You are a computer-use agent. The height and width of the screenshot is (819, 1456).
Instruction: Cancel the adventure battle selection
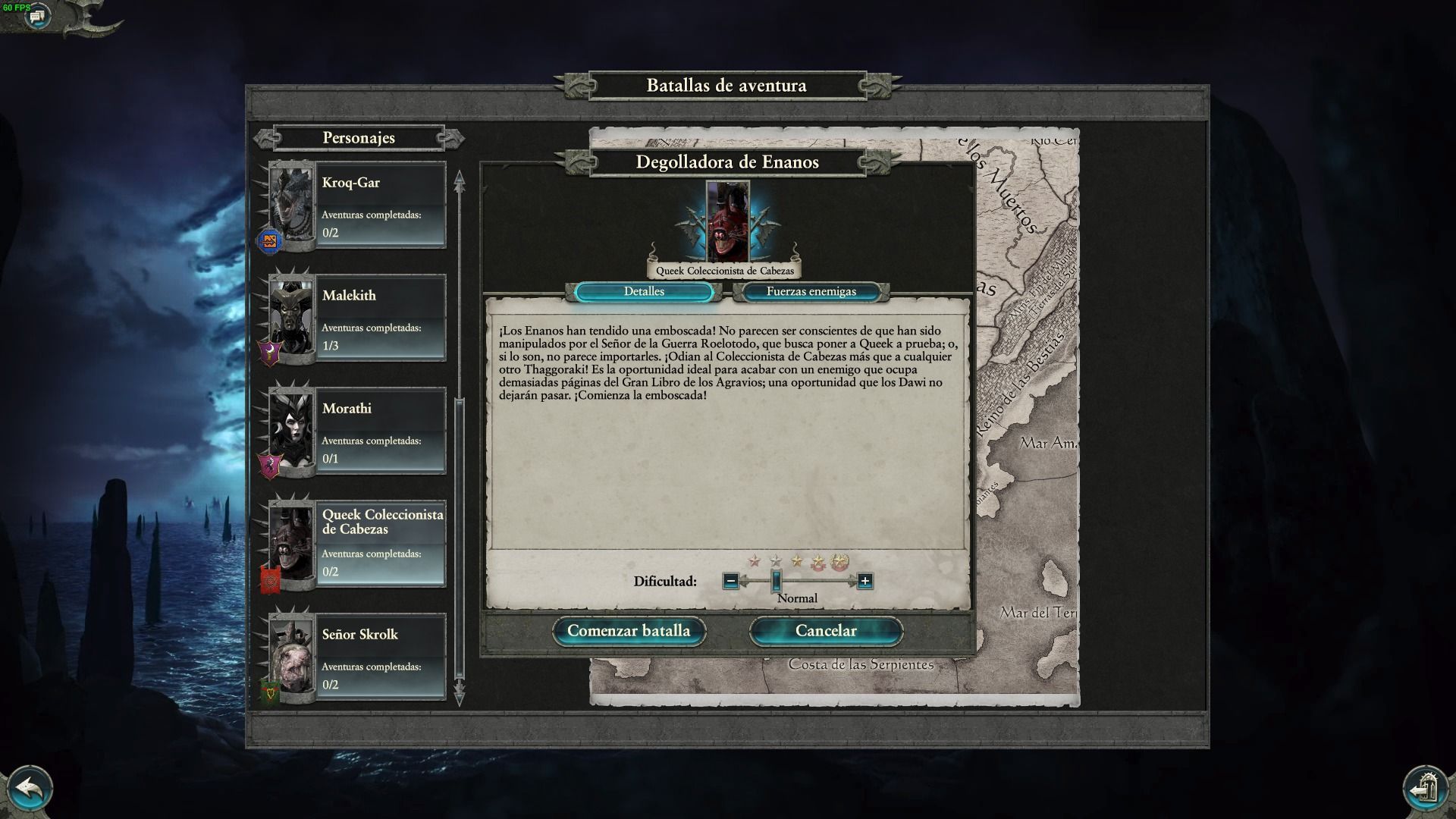(826, 631)
